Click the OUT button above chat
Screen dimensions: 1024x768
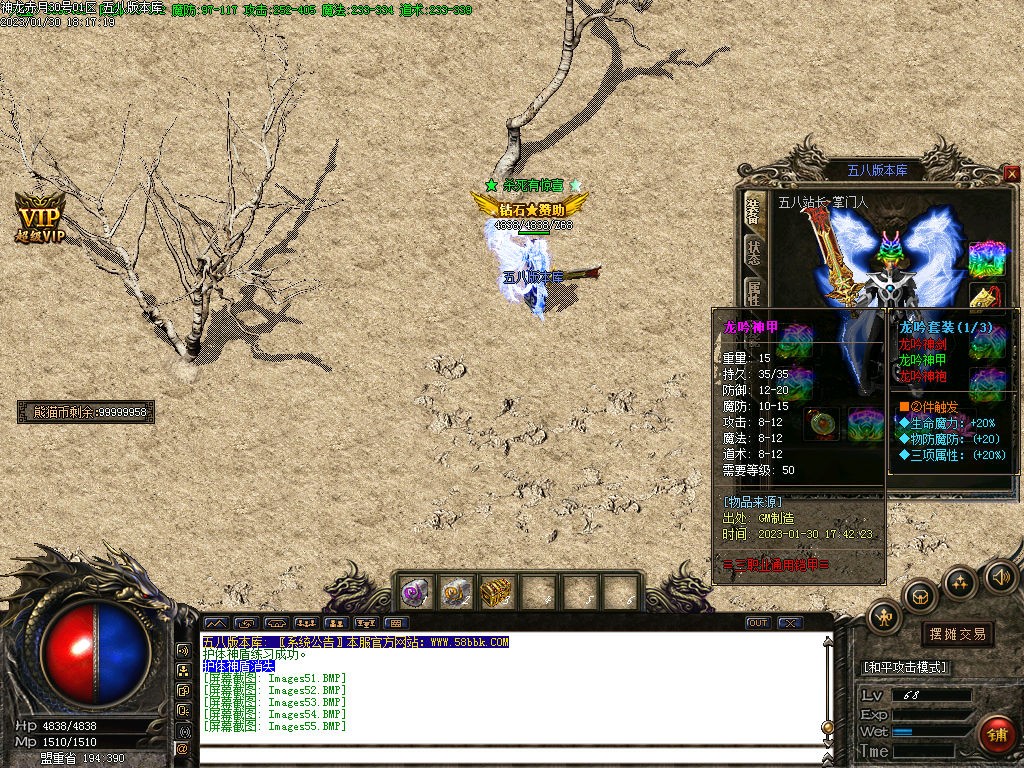tap(758, 623)
